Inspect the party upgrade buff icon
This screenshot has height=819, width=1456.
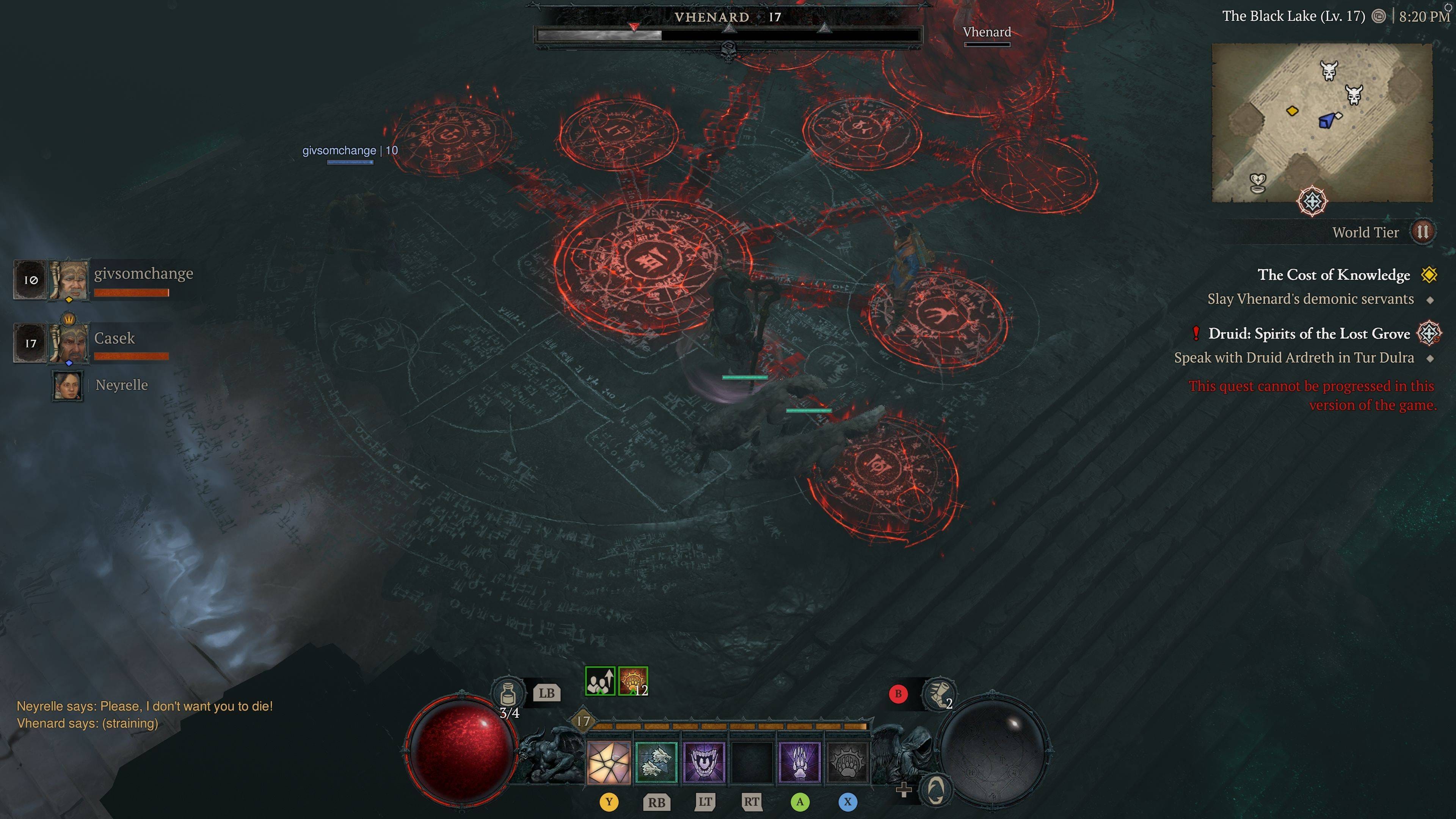(600, 681)
